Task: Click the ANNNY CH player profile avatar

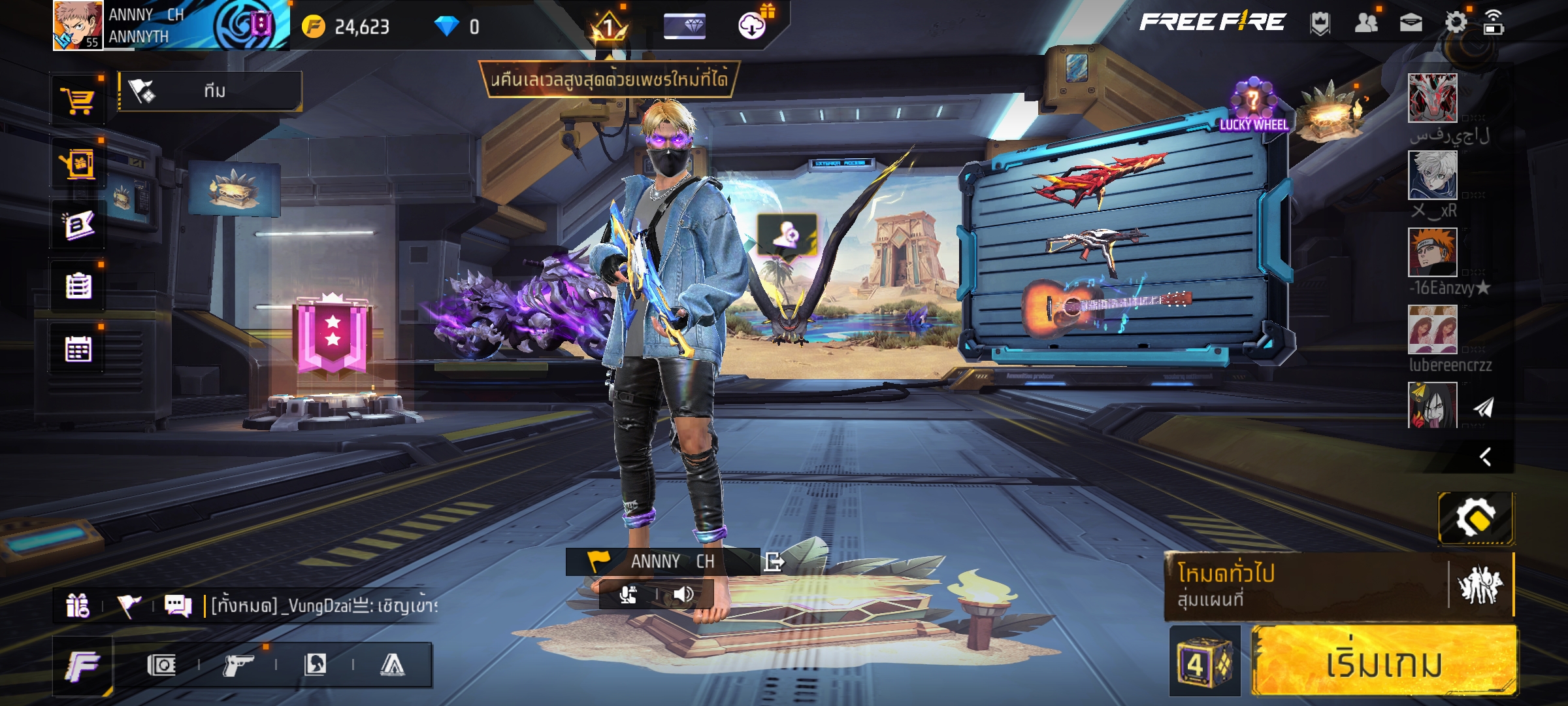Action: [77, 25]
